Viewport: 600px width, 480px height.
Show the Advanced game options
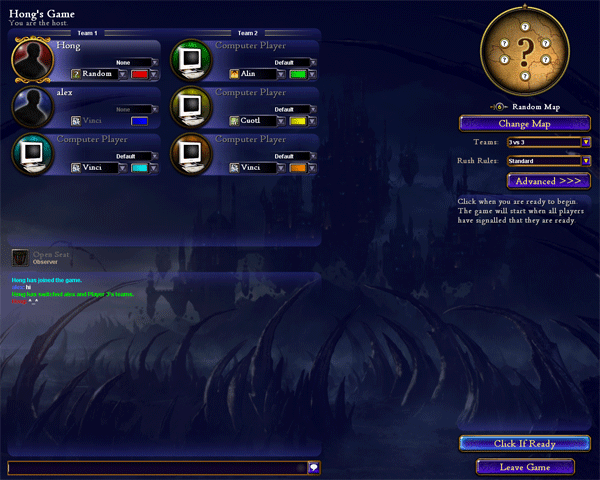[x=549, y=181]
